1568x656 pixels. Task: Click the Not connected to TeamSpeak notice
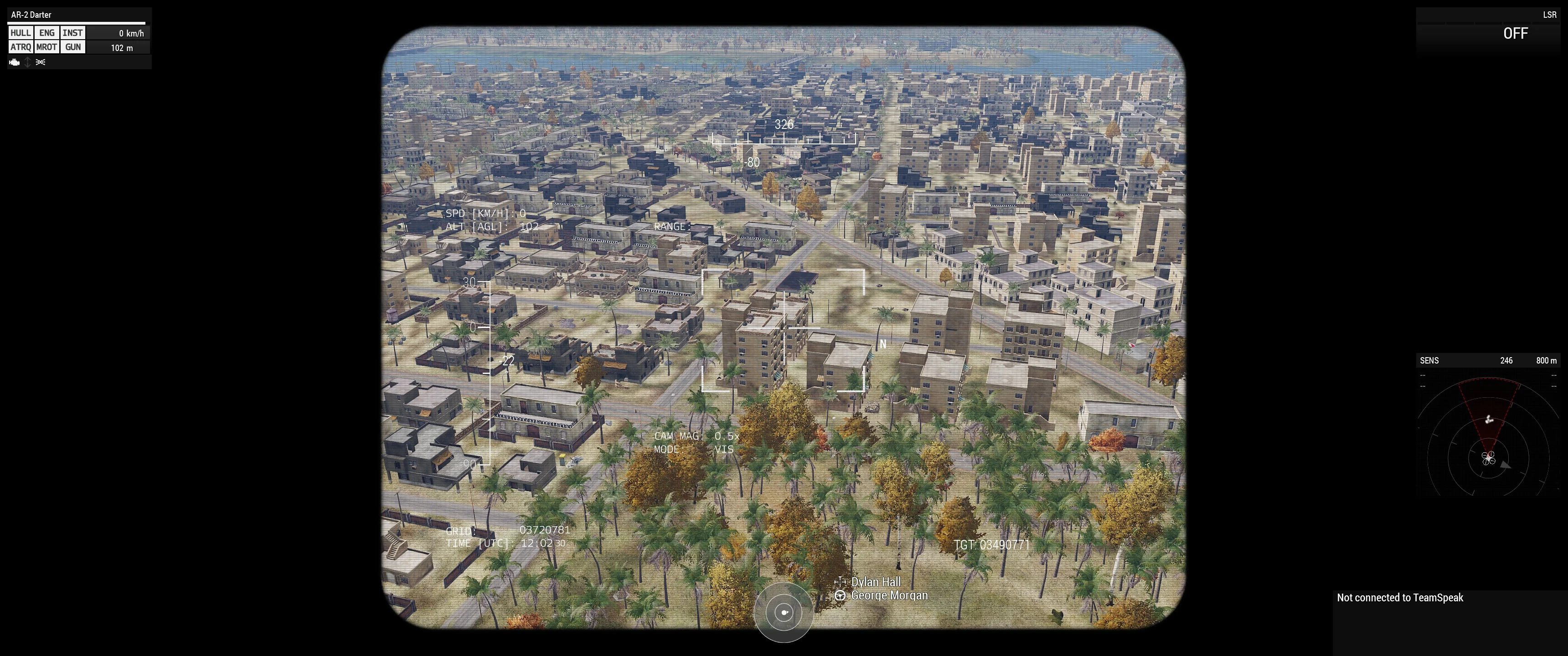[x=1399, y=598]
